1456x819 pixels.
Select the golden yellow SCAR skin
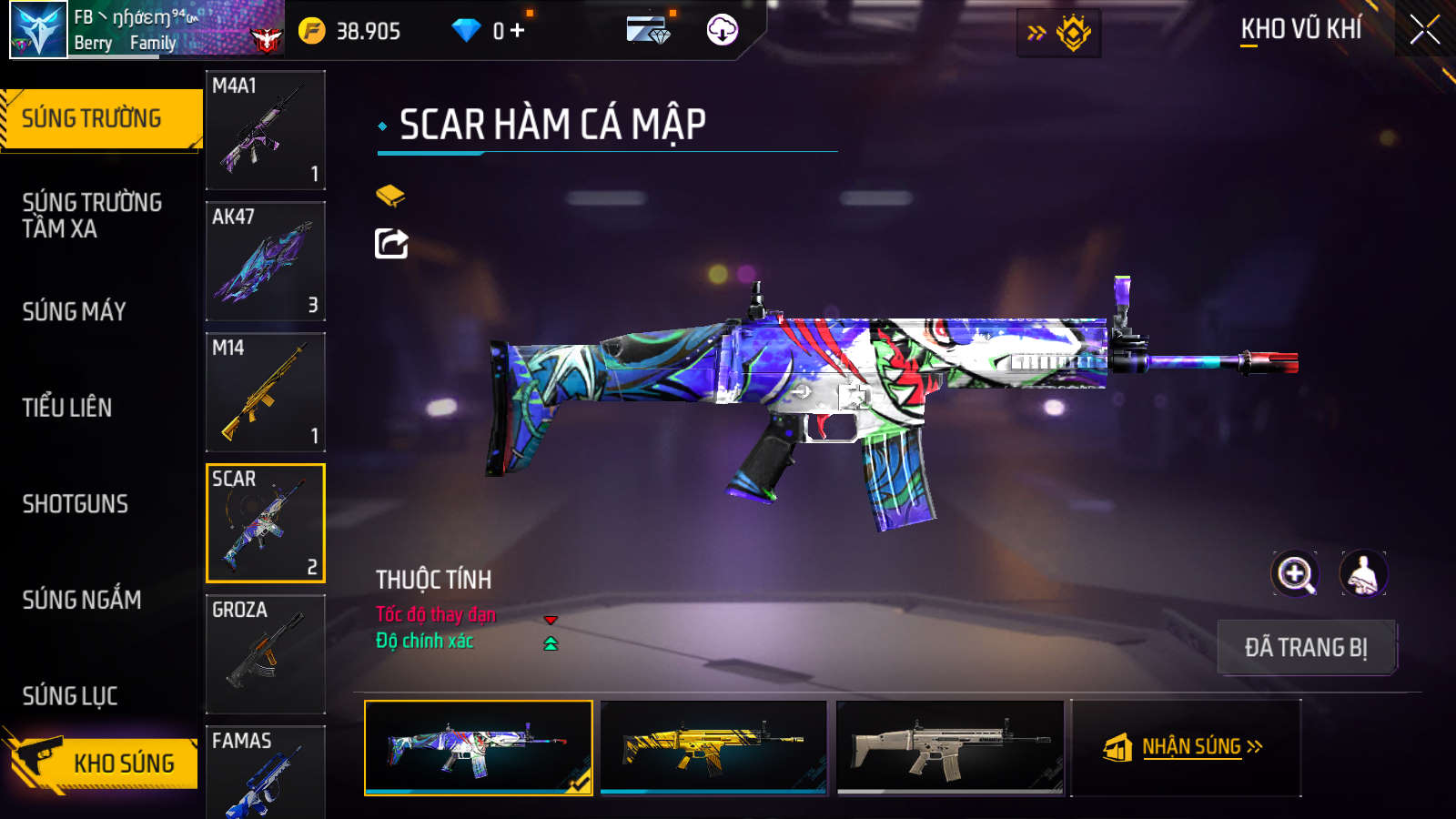pyautogui.click(x=713, y=747)
